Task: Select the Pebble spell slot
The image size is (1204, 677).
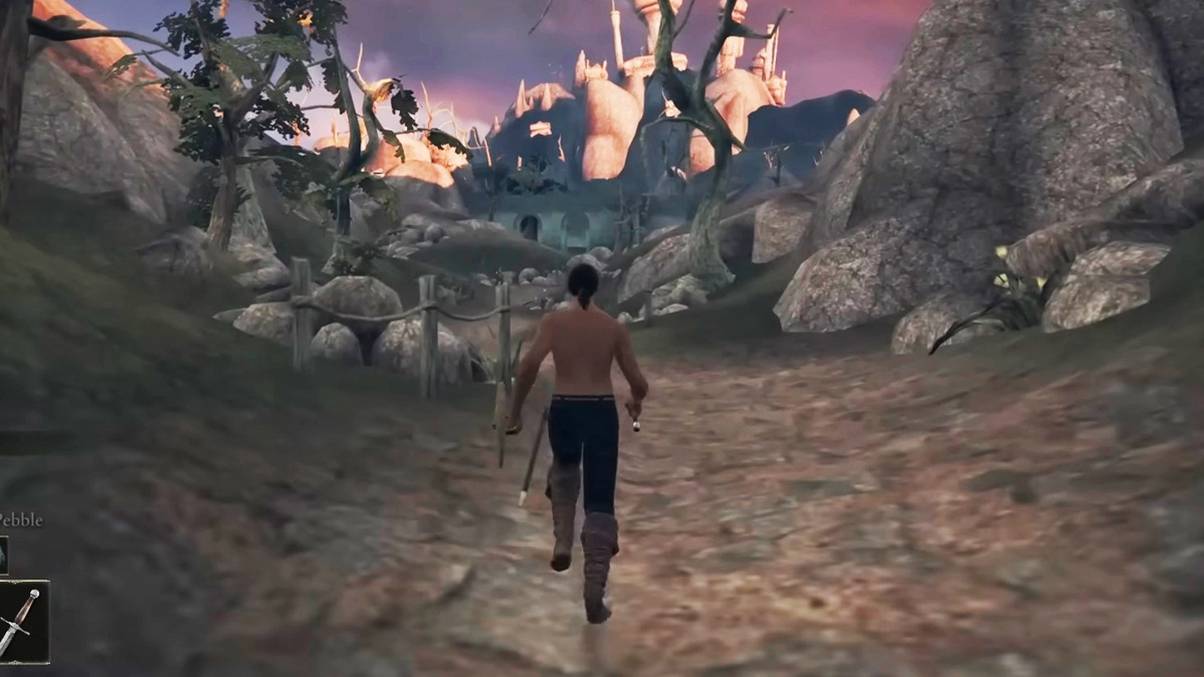Action: point(3,555)
